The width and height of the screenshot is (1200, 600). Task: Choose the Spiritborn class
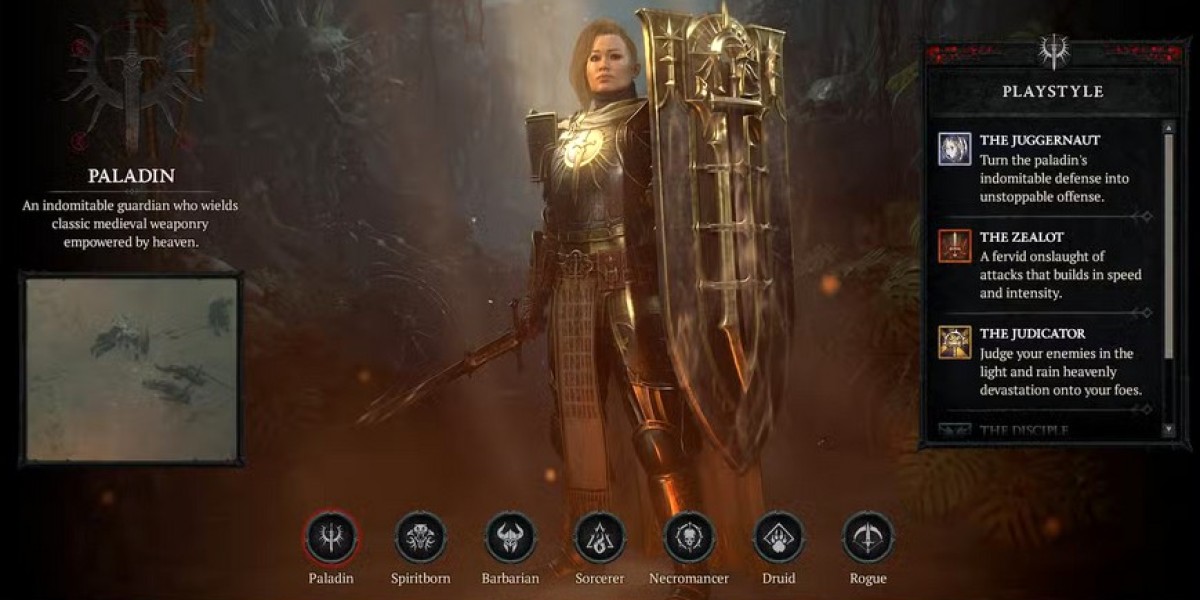[x=421, y=538]
